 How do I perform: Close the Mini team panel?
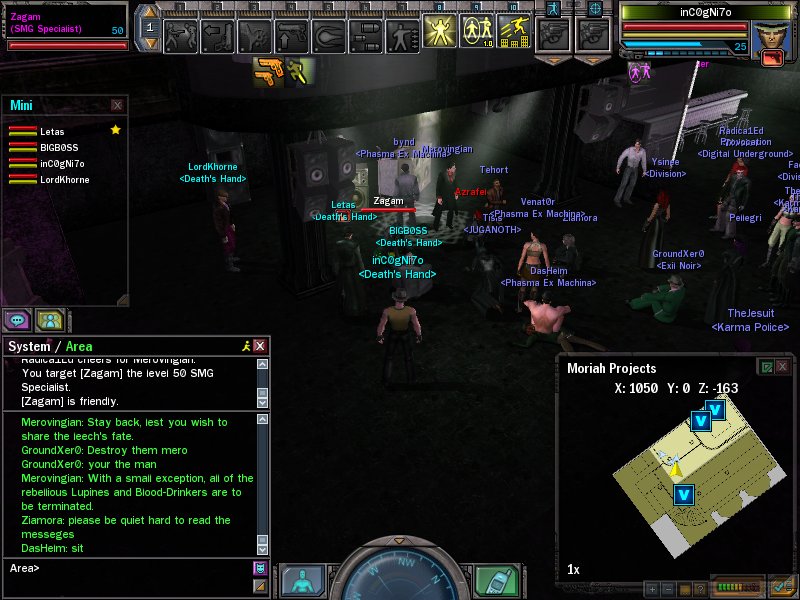point(117,105)
